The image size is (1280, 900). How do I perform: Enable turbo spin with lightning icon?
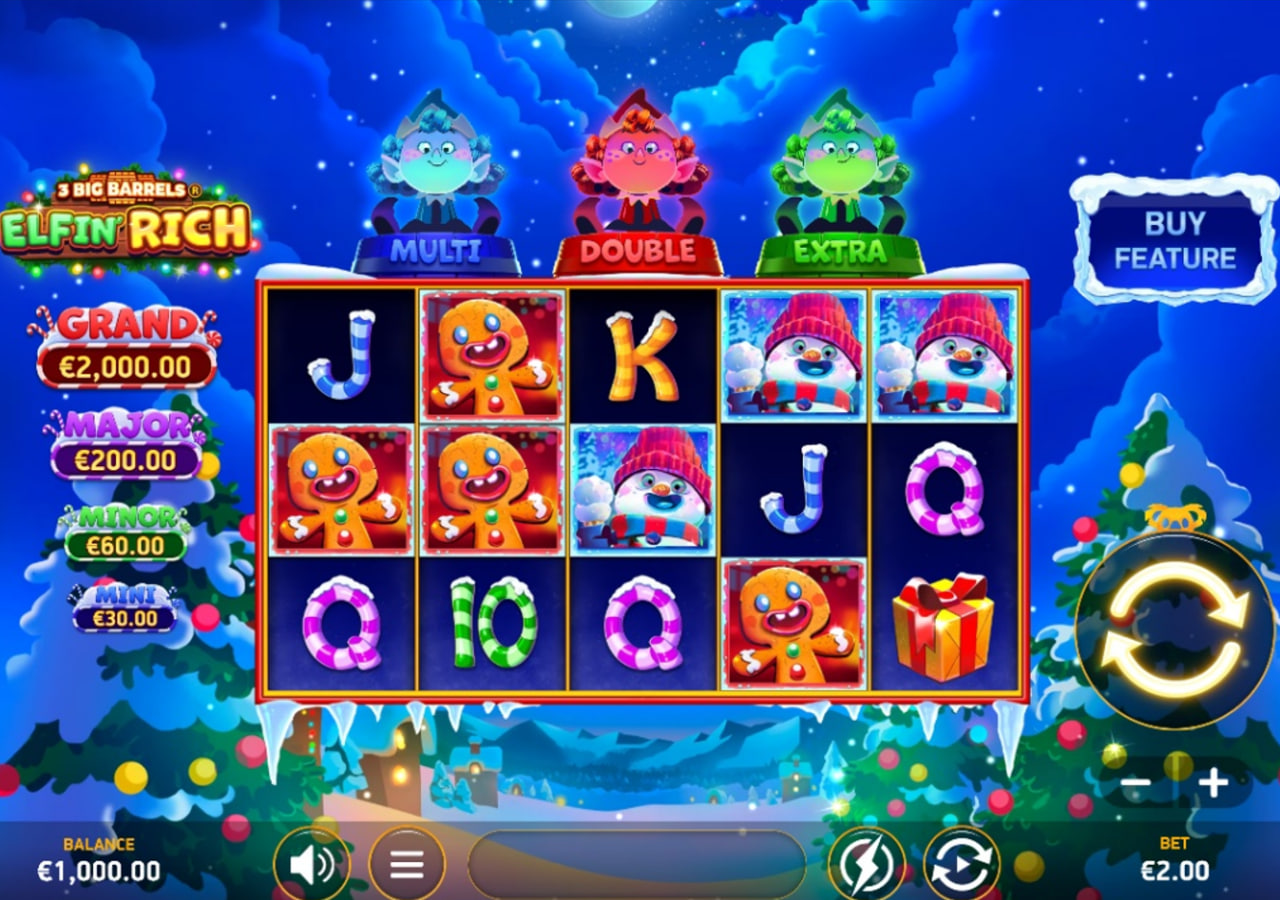(866, 861)
